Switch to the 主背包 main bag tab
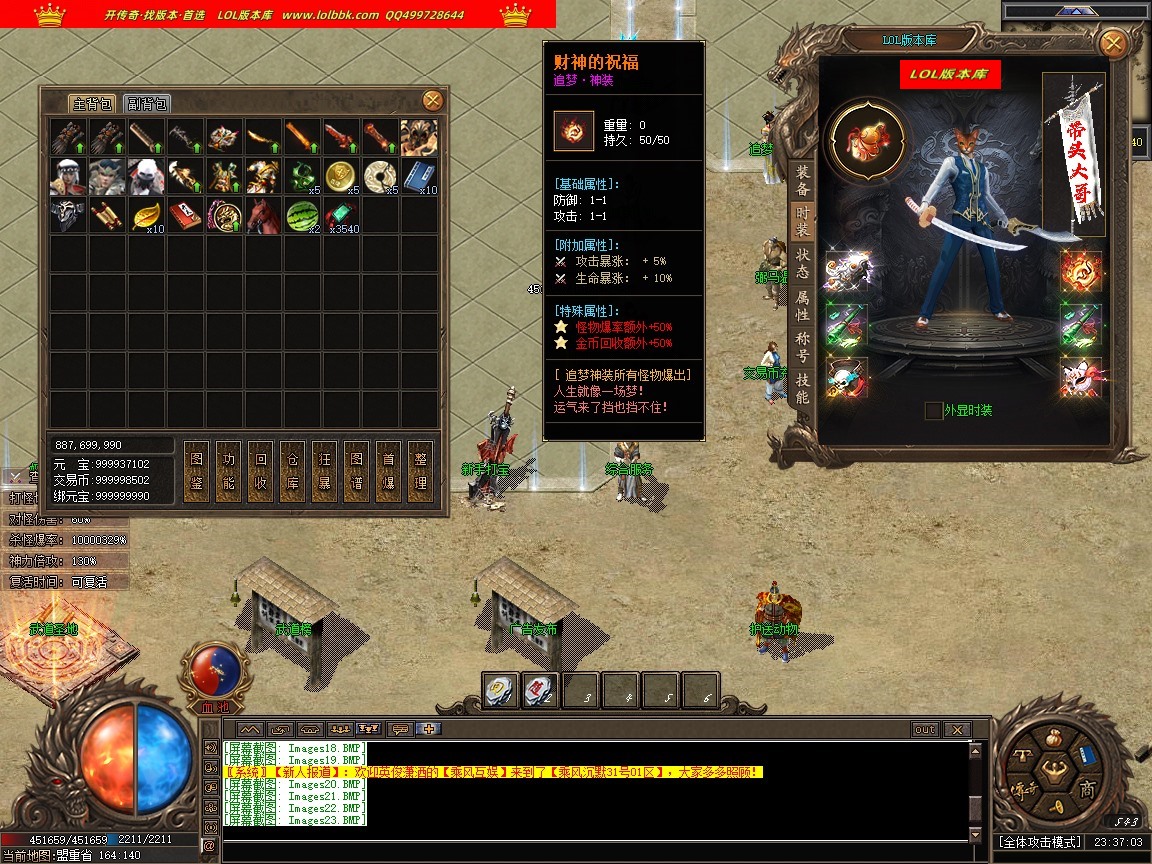The image size is (1152, 864). point(94,103)
